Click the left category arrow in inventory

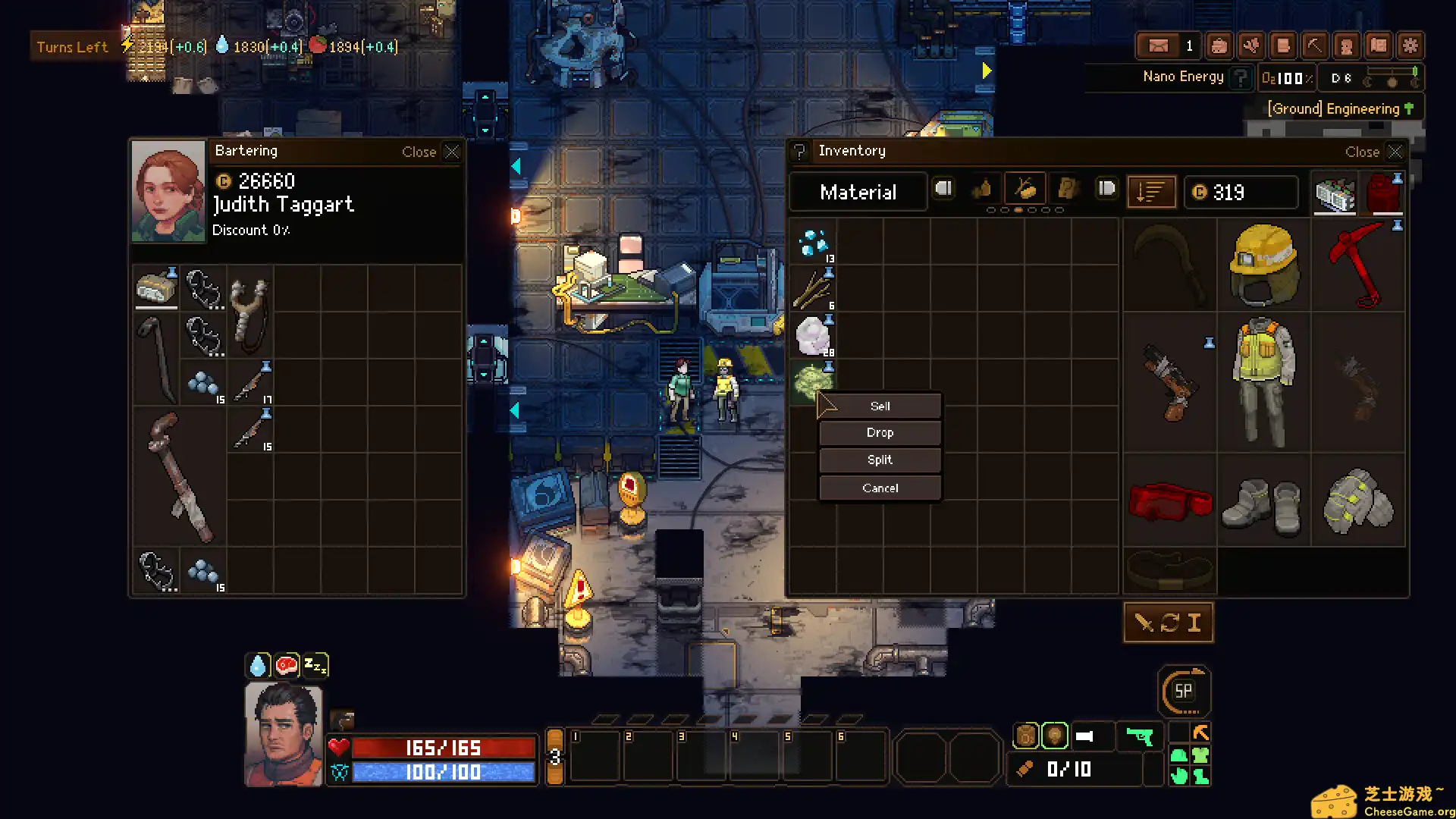click(943, 189)
